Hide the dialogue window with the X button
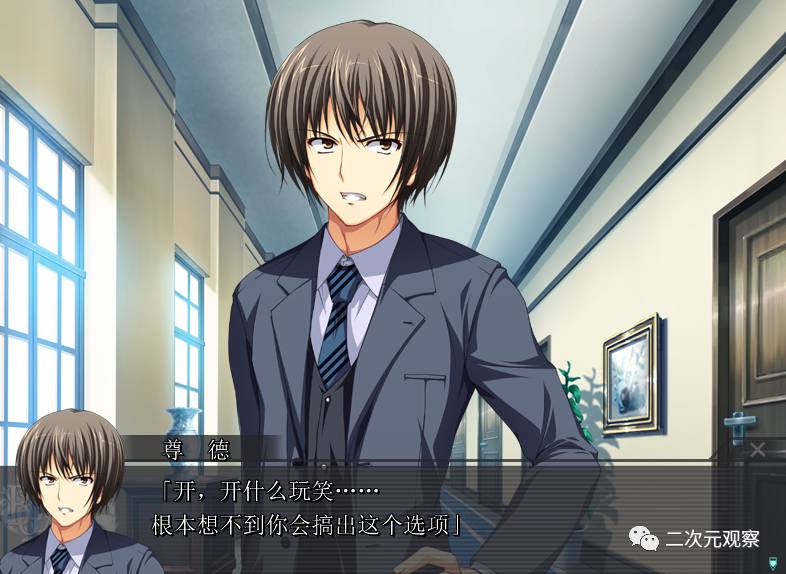Image resolution: width=786 pixels, height=574 pixels. pyautogui.click(x=757, y=449)
